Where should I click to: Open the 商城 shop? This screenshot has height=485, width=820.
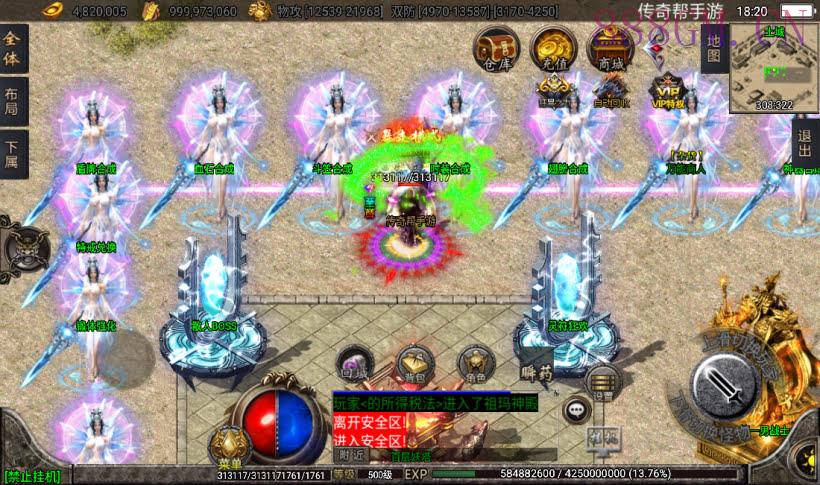[610, 48]
